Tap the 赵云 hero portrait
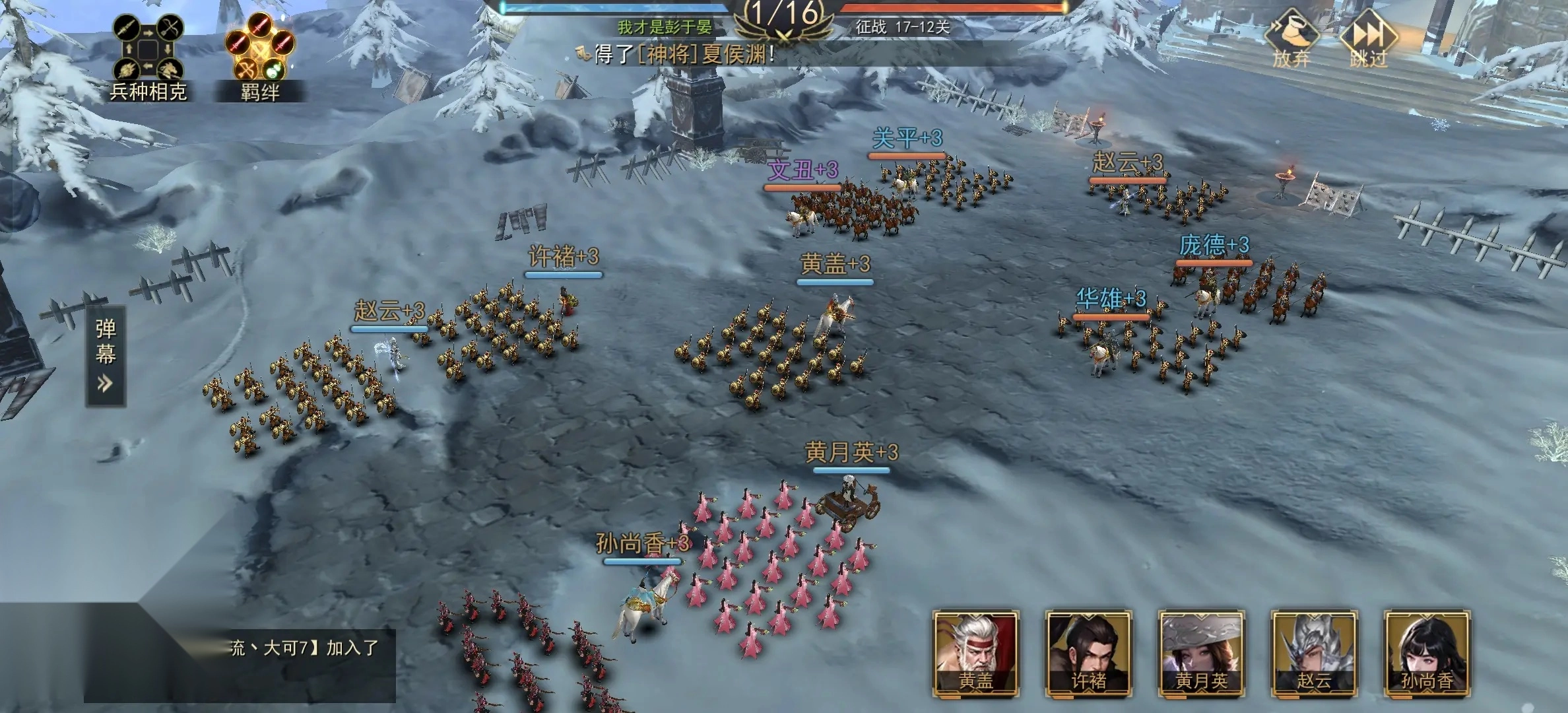 tap(1313, 654)
